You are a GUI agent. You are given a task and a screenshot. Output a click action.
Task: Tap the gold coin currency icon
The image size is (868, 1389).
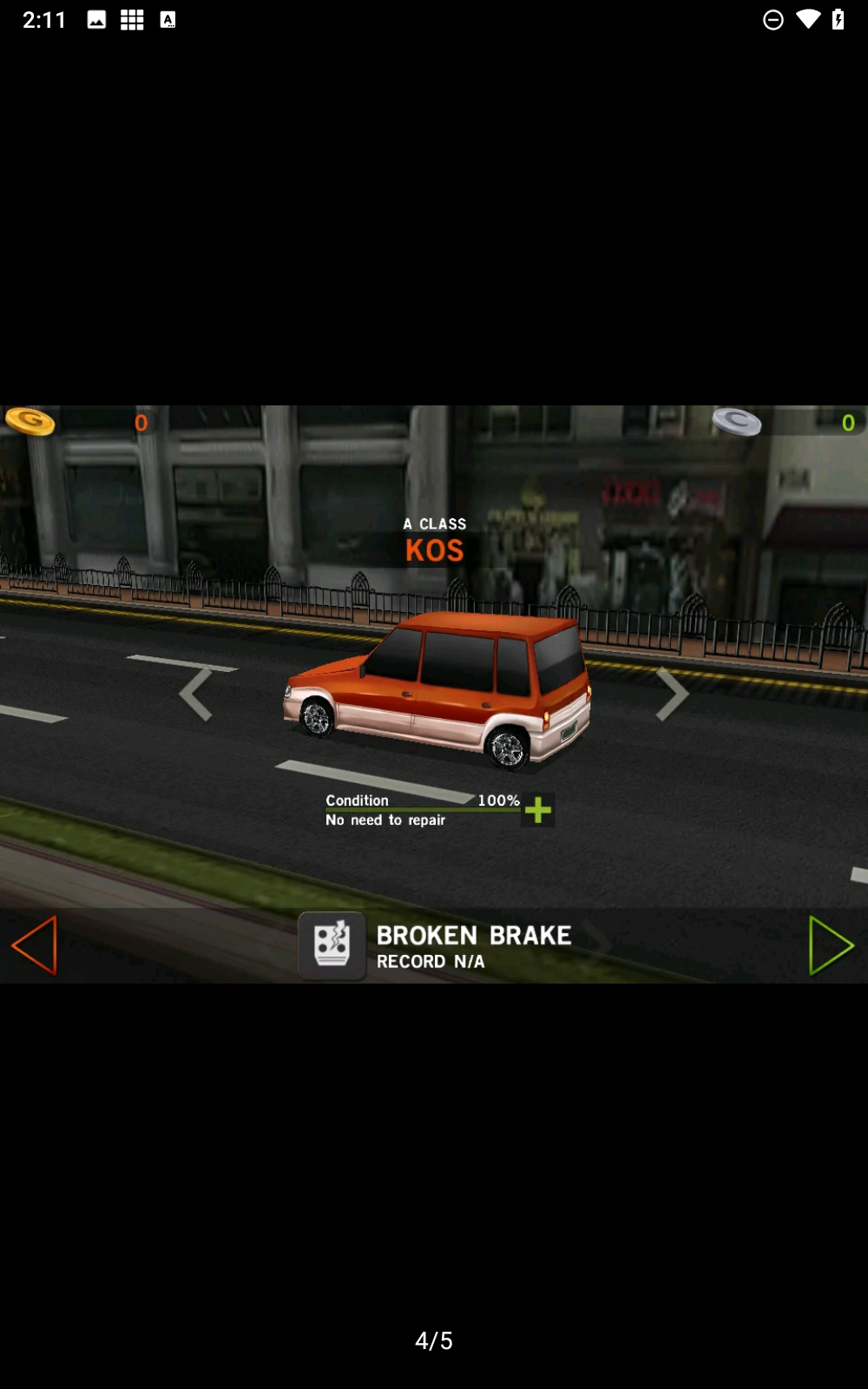[x=30, y=422]
